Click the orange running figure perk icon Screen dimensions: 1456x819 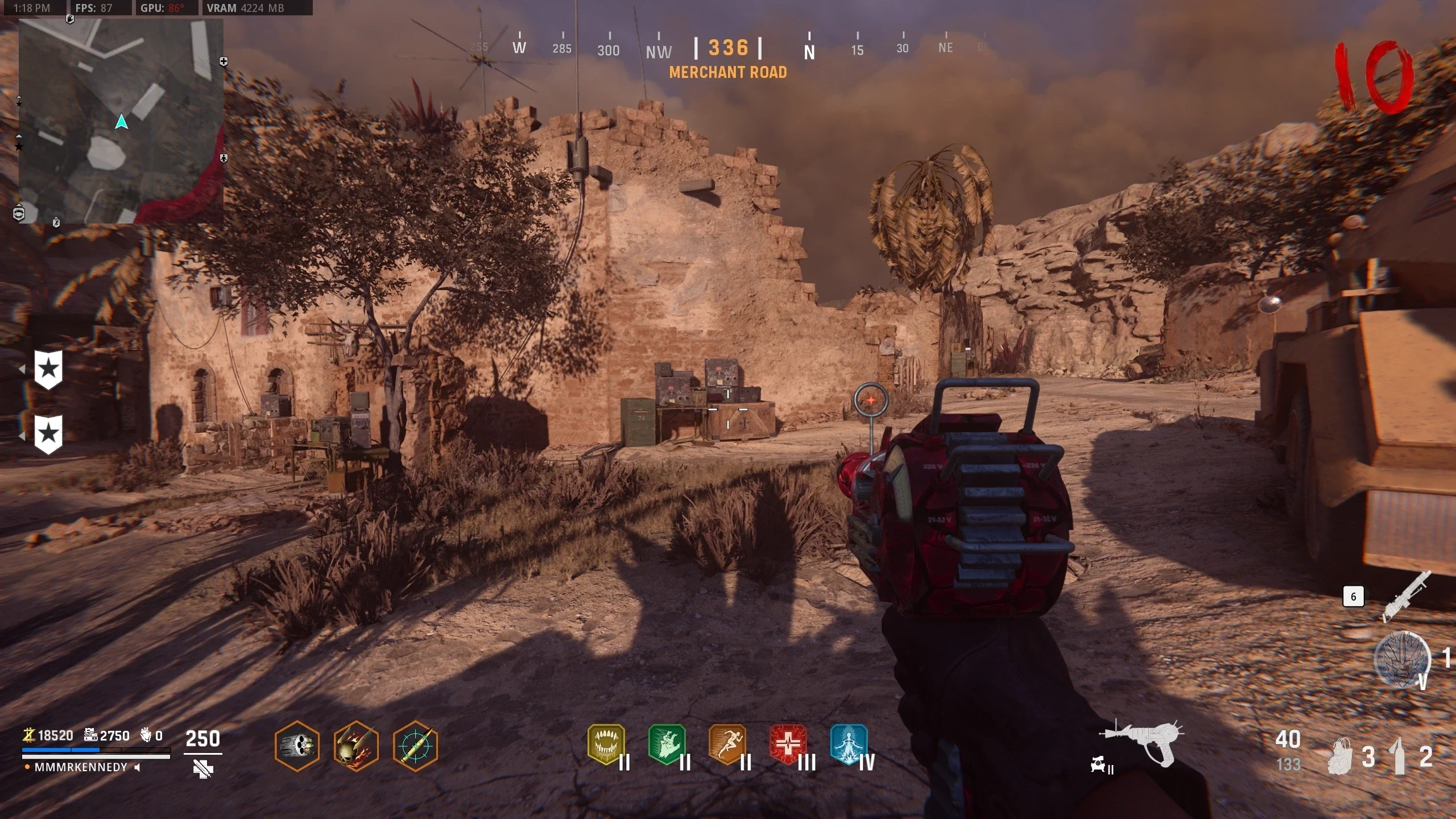point(727,744)
